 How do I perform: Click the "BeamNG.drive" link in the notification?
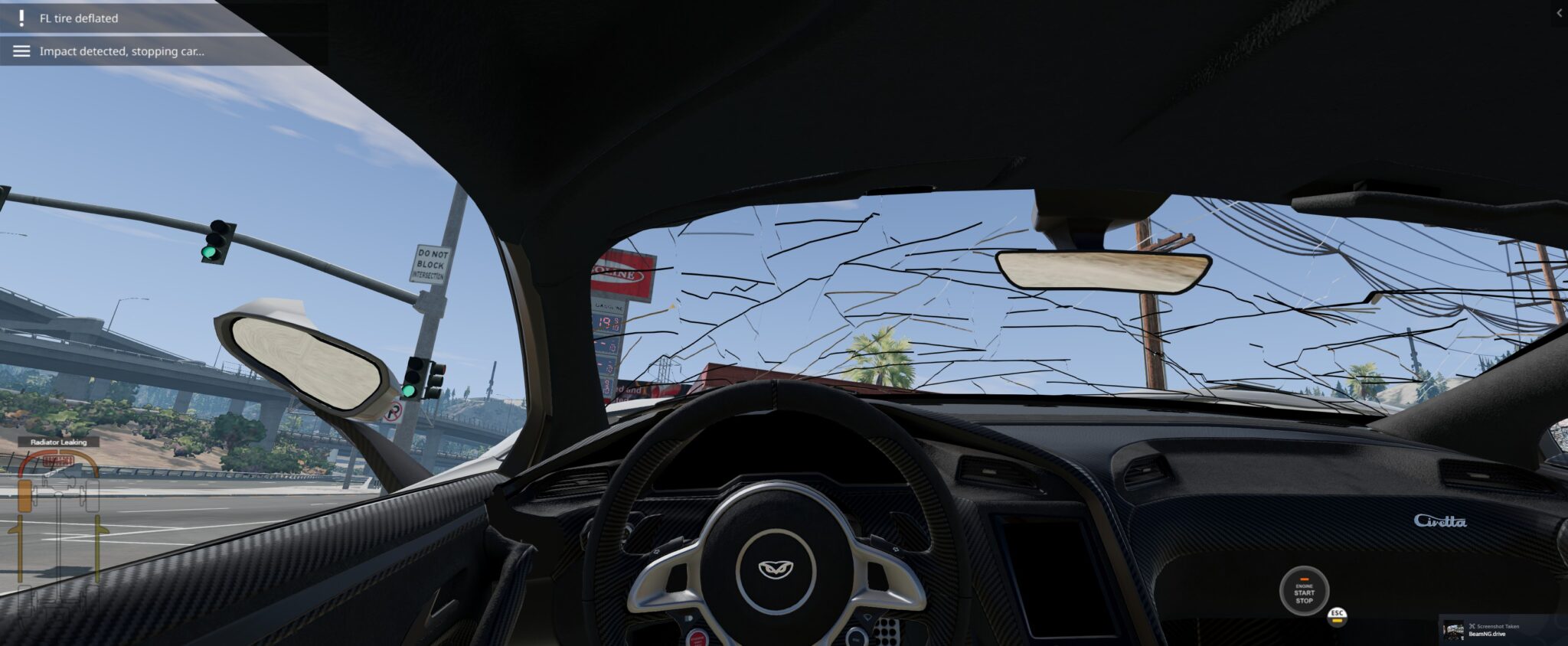1488,635
